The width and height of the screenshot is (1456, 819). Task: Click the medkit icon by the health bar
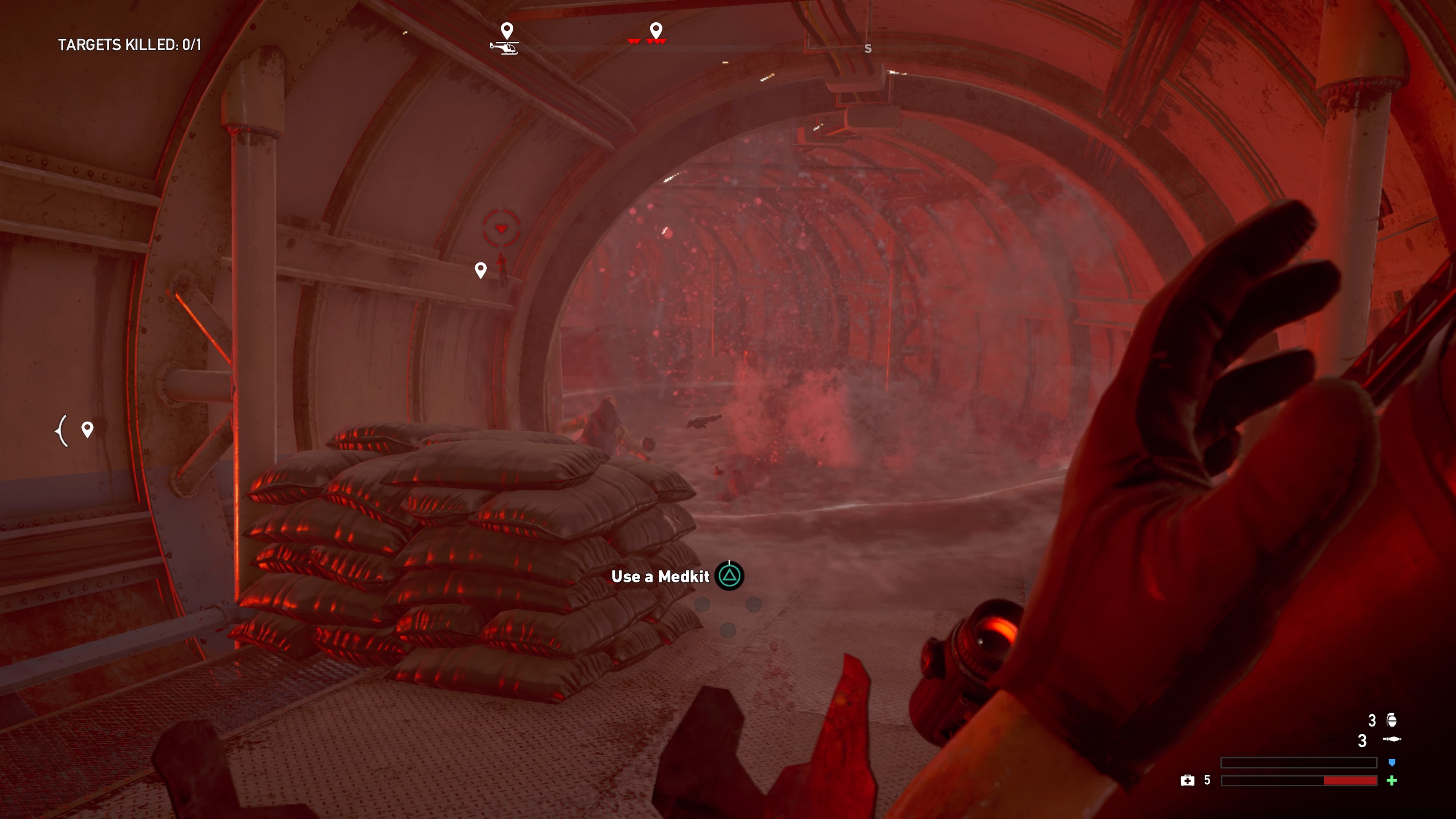coord(1187,781)
